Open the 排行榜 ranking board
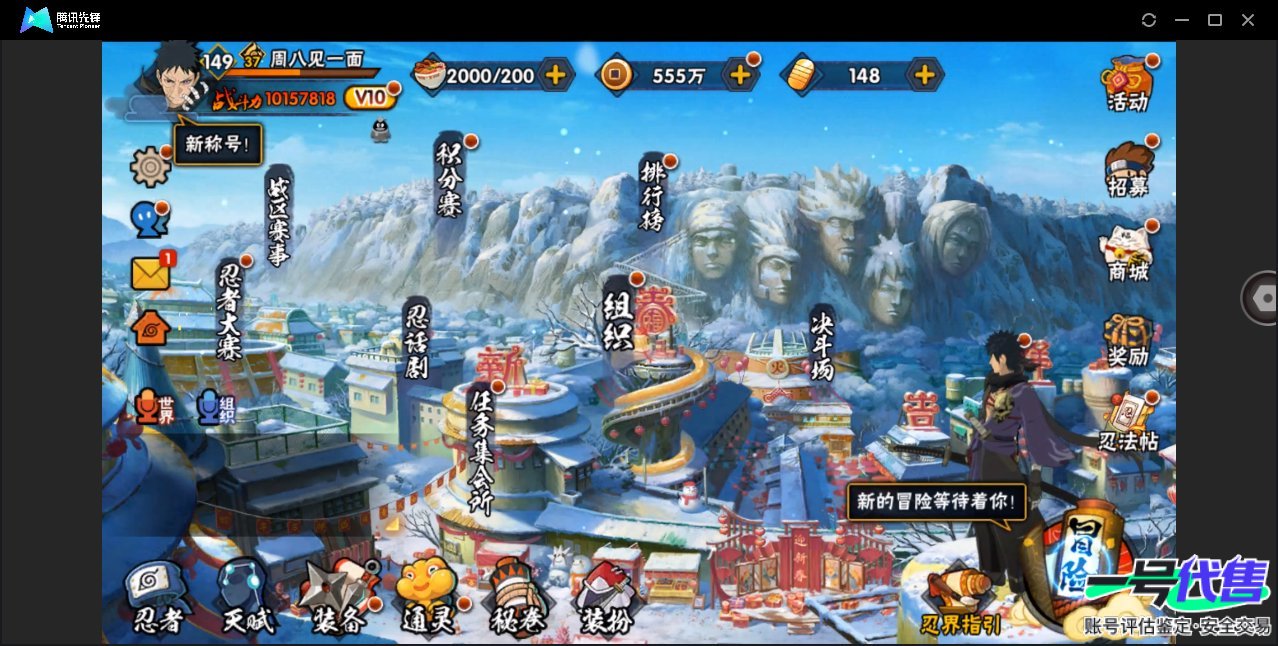Viewport: 1278px width, 646px height. 653,194
